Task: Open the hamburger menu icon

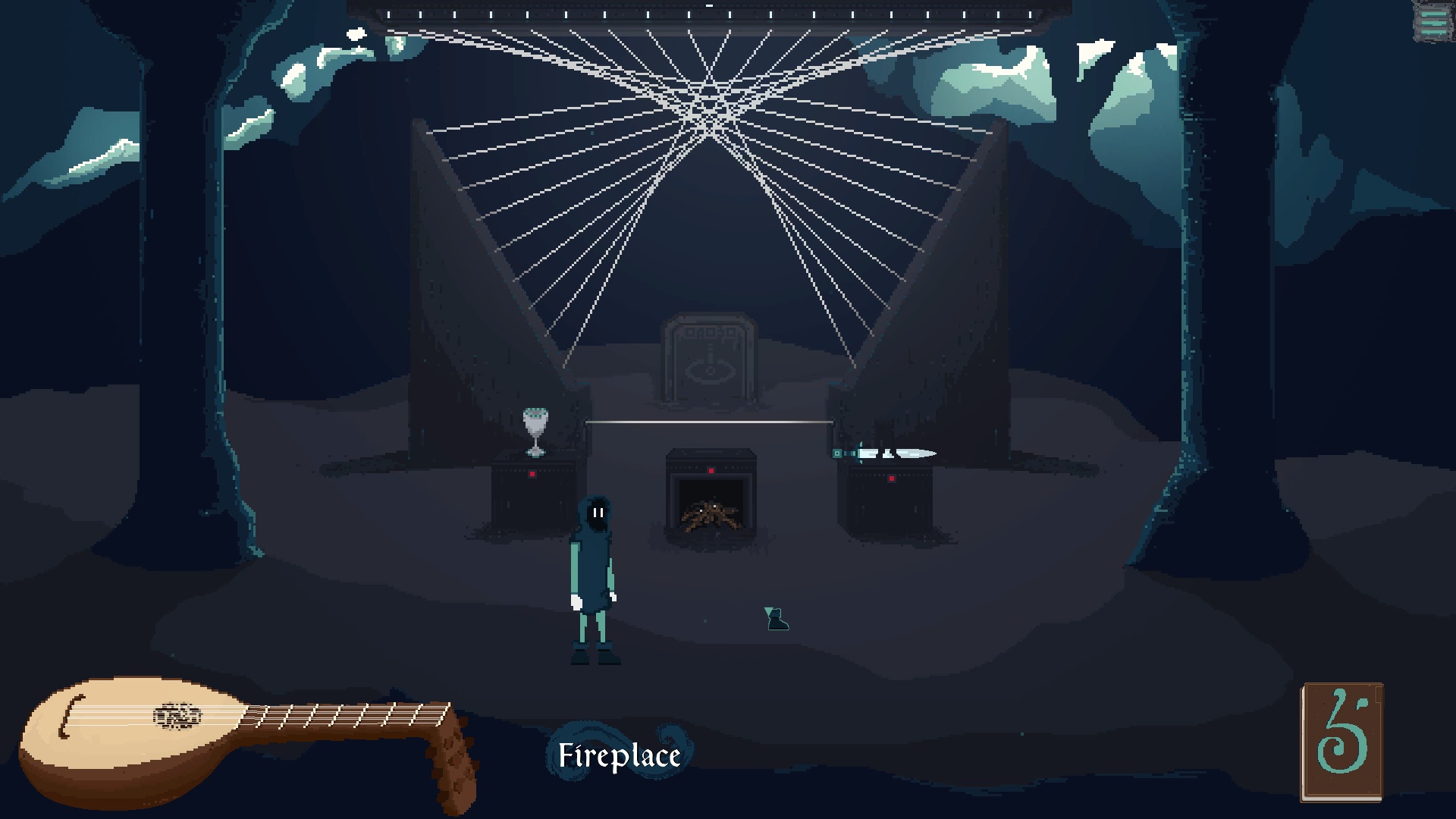Action: tap(1432, 21)
